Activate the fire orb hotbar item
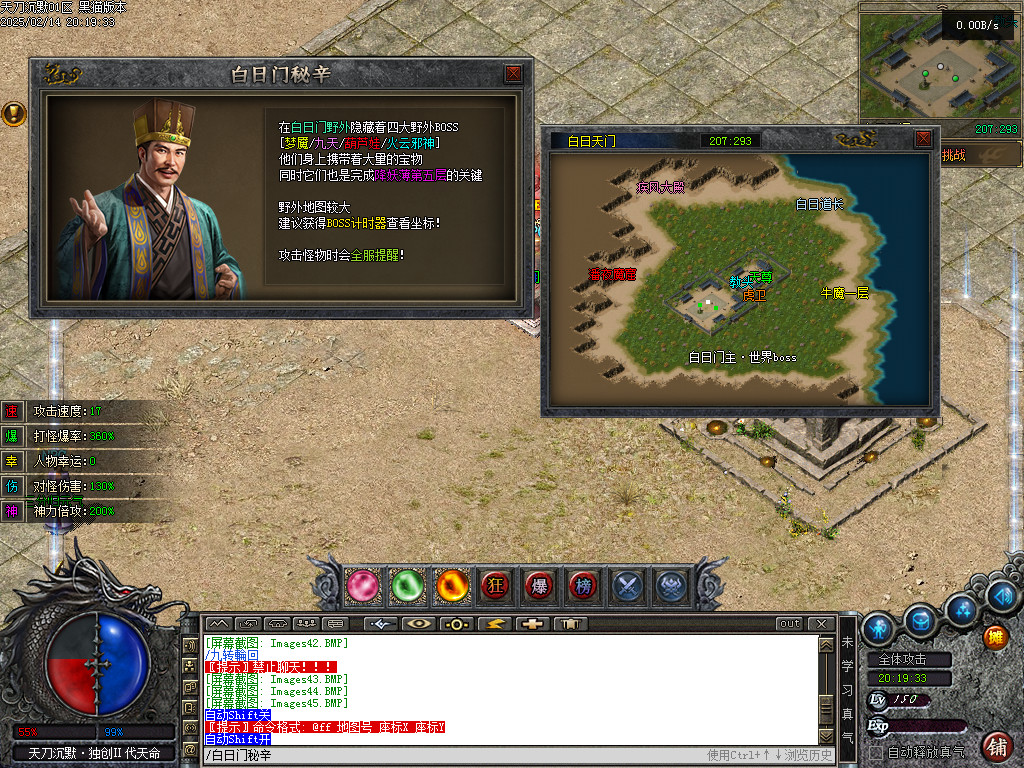The image size is (1024, 768). point(452,586)
